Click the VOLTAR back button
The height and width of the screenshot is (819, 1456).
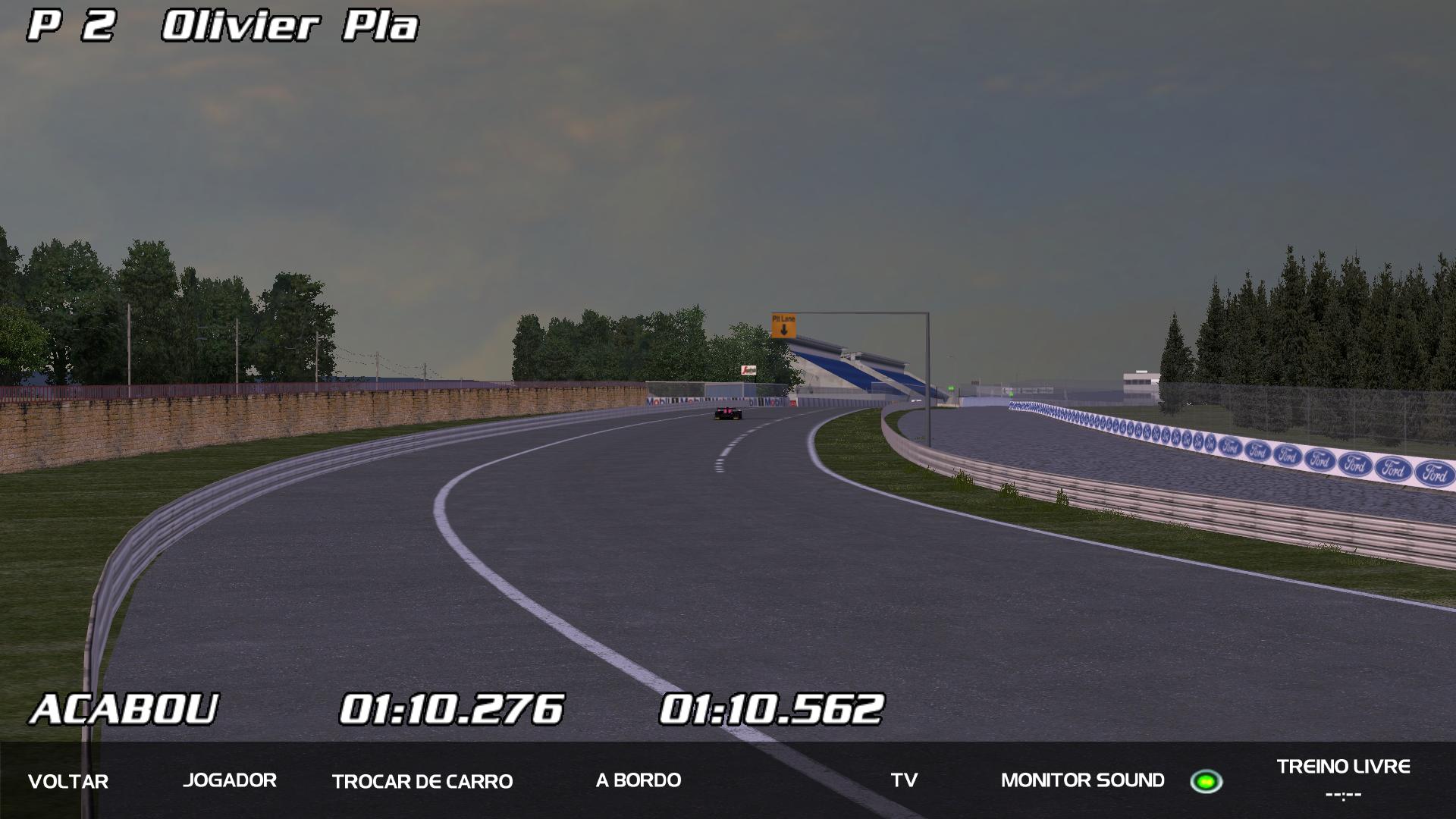pyautogui.click(x=68, y=781)
